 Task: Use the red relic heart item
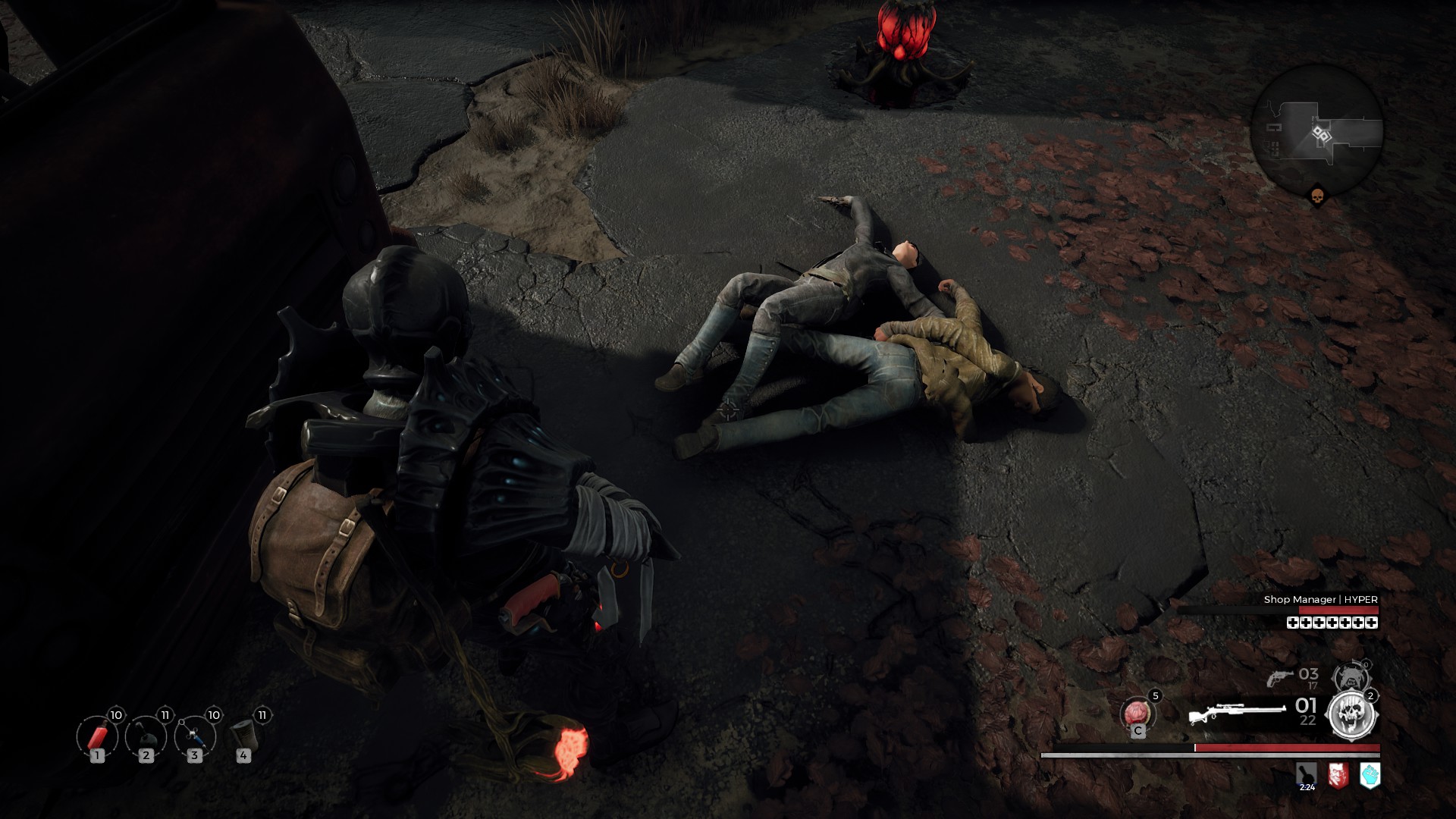click(1137, 714)
